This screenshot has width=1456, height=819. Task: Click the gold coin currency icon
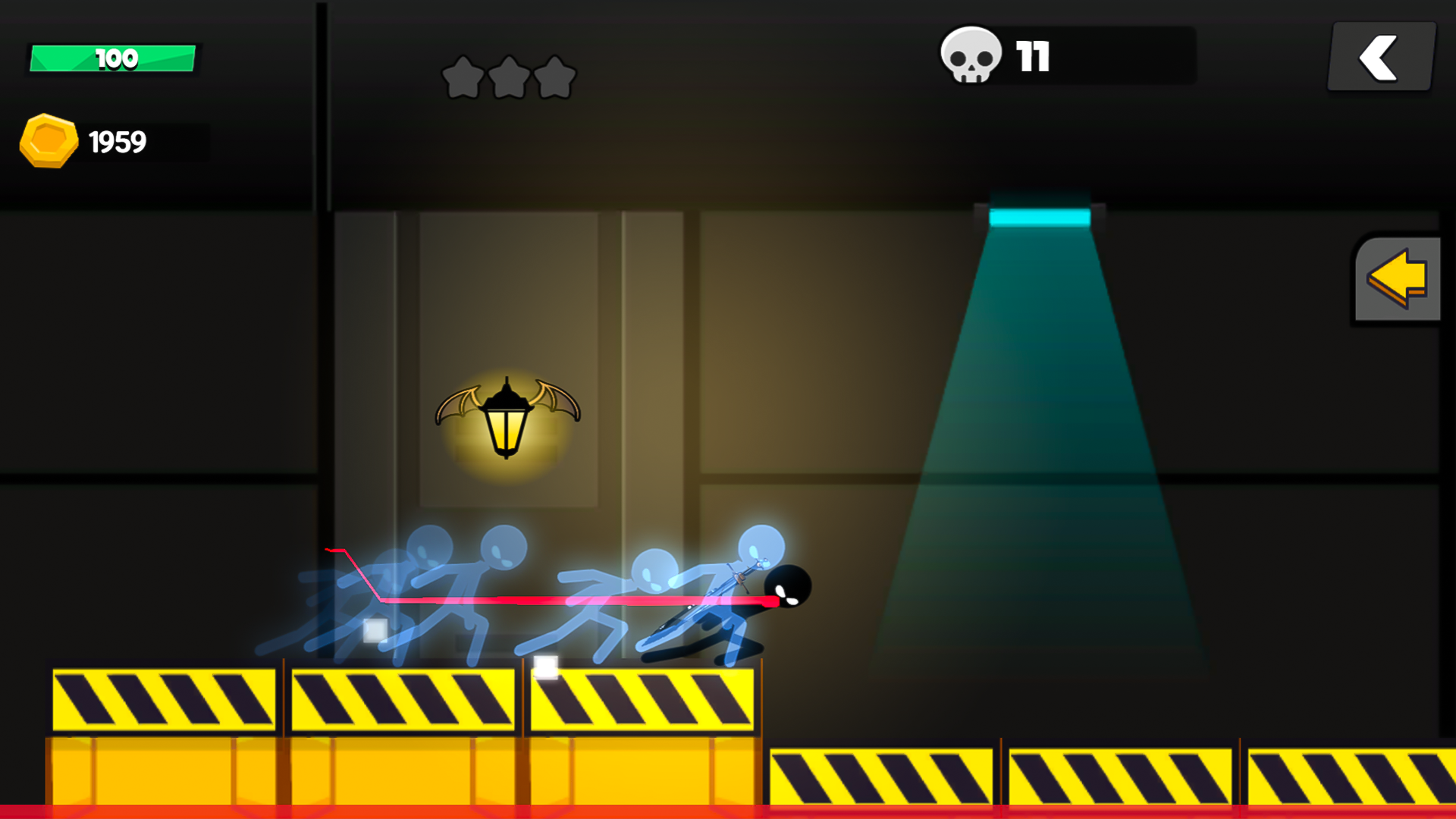pyautogui.click(x=49, y=140)
